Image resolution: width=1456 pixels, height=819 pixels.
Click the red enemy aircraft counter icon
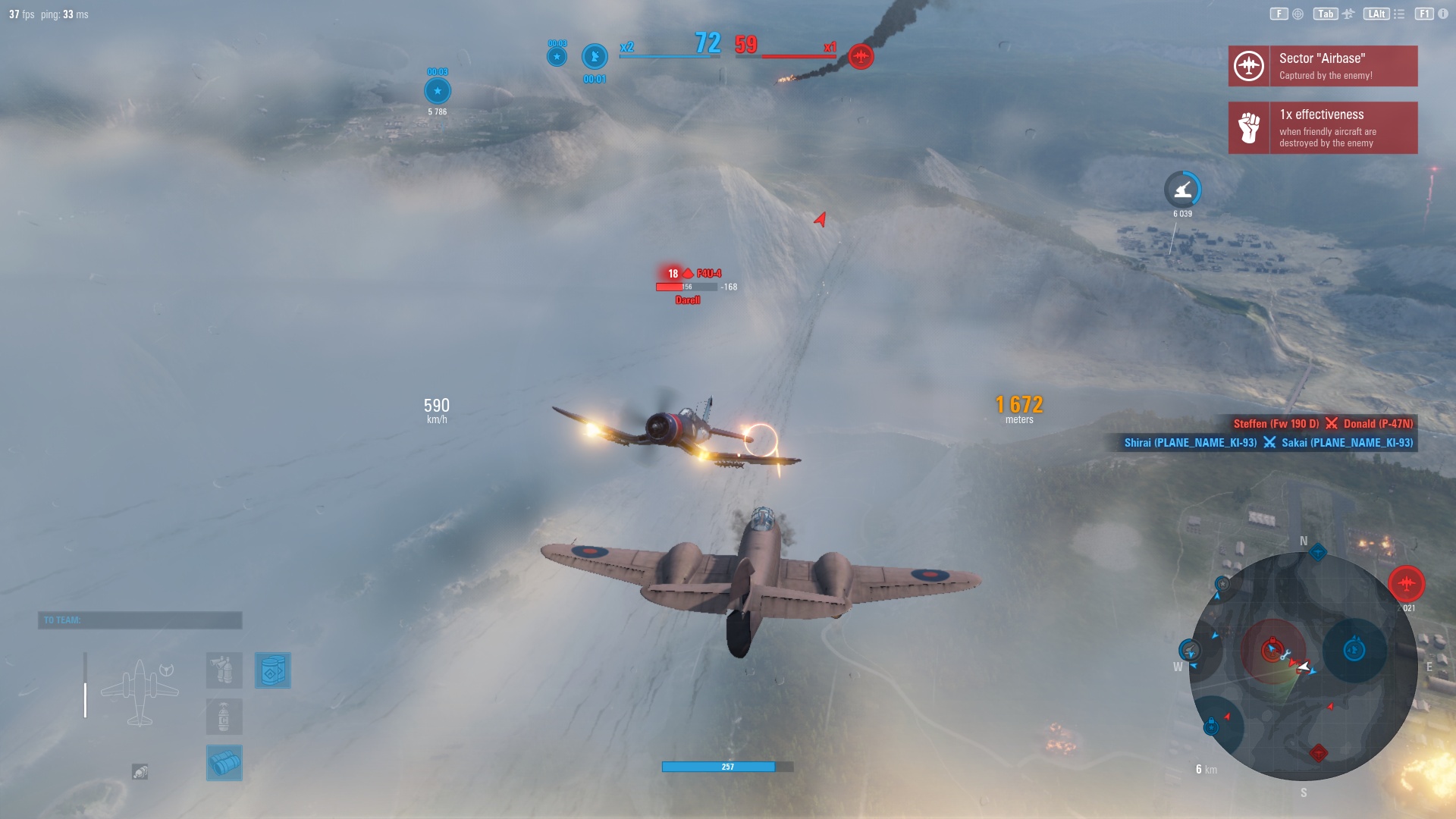click(x=859, y=55)
